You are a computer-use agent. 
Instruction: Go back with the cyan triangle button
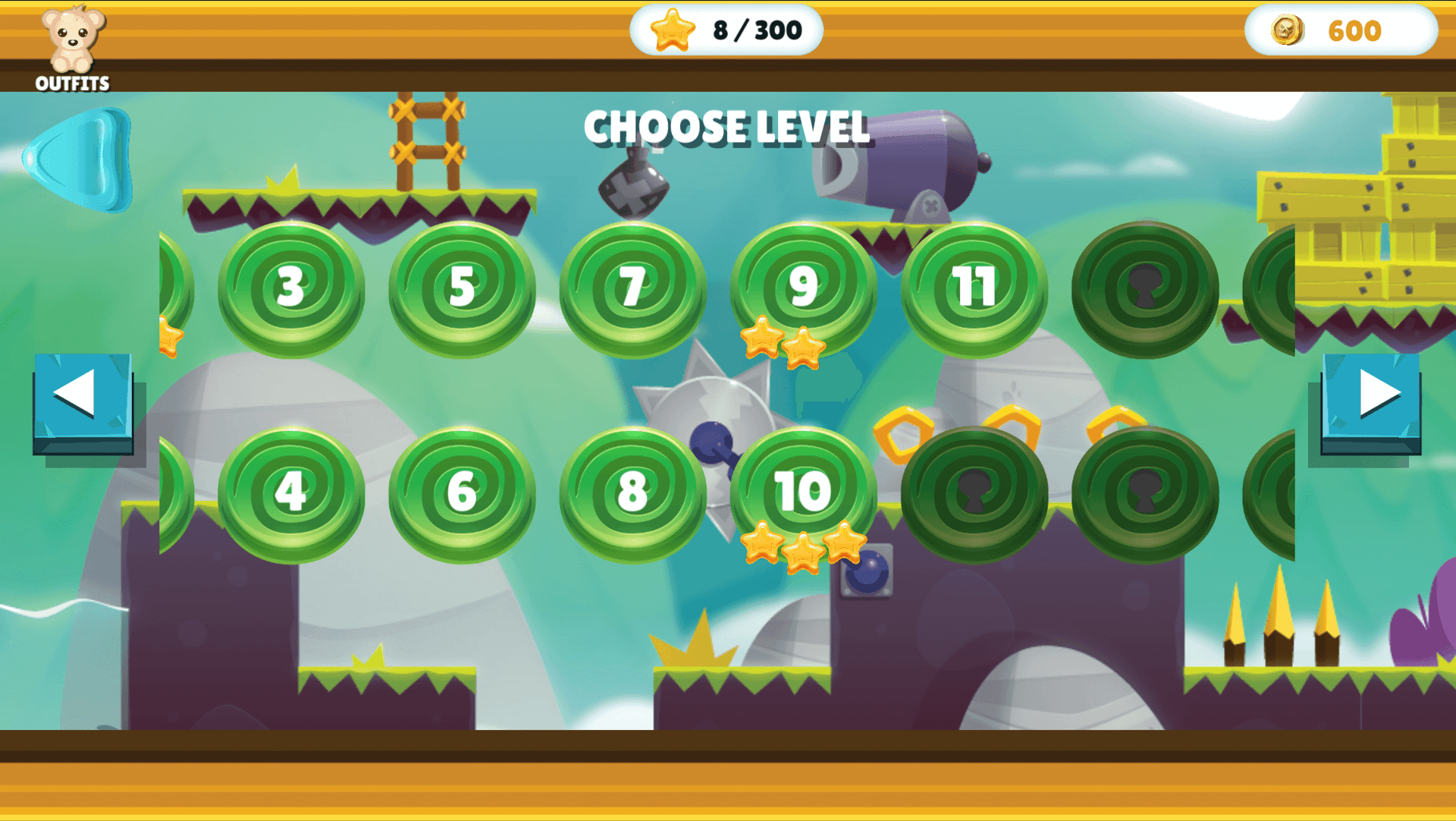(x=82, y=159)
